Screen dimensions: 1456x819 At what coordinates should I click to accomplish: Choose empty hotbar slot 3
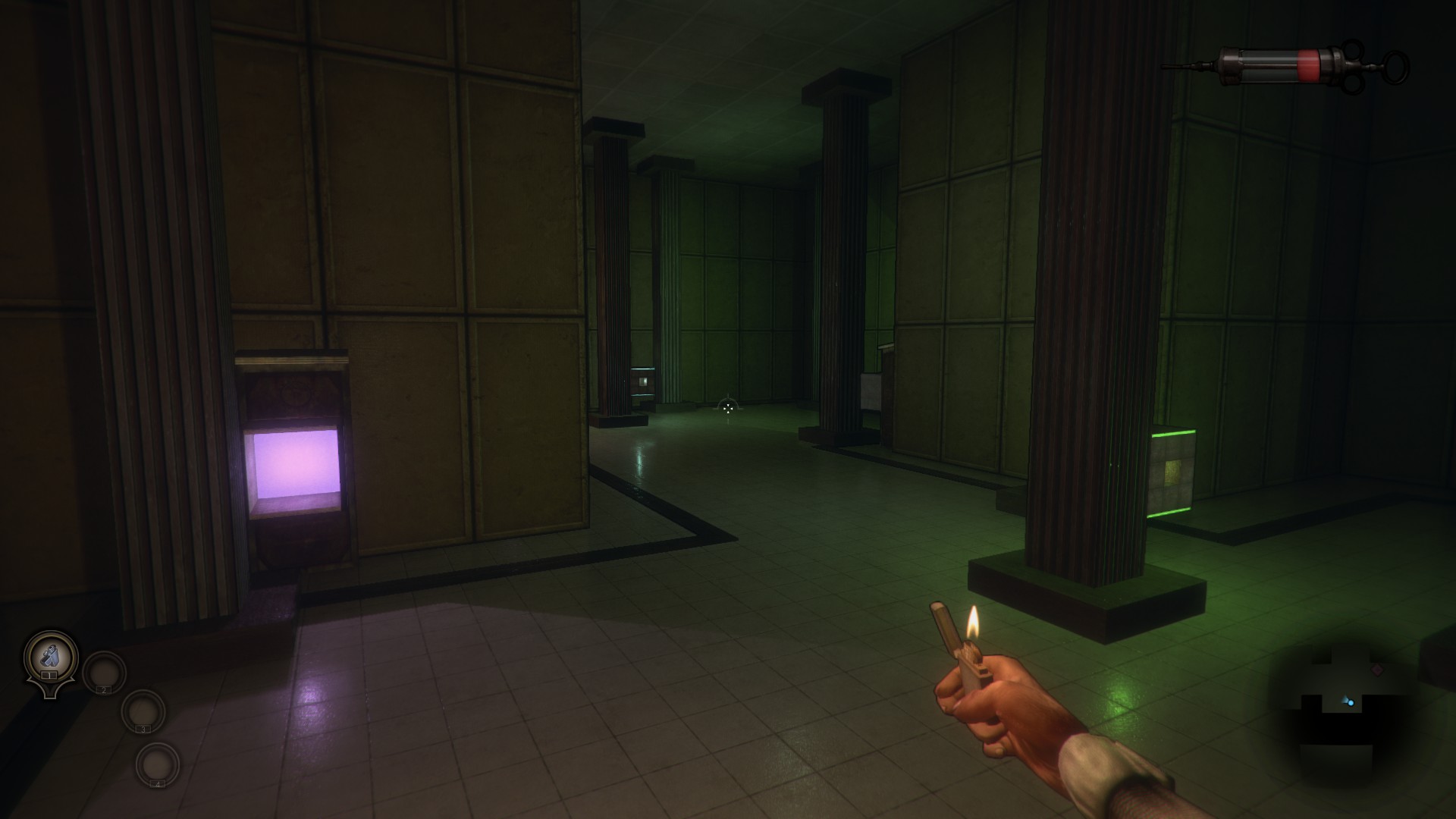[x=143, y=711]
